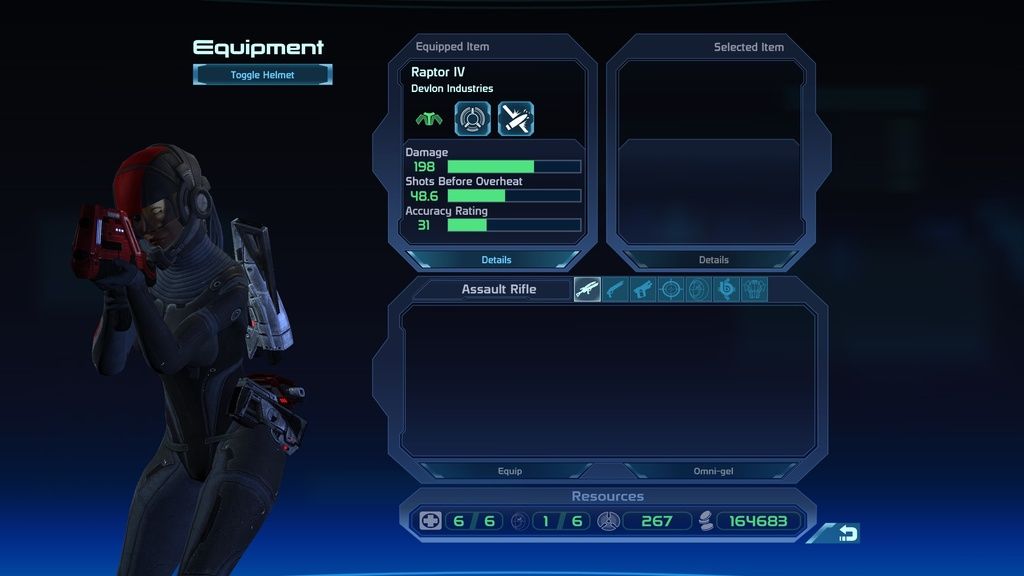Convert the item to Omni-gel
The image size is (1024, 576).
[x=713, y=471]
